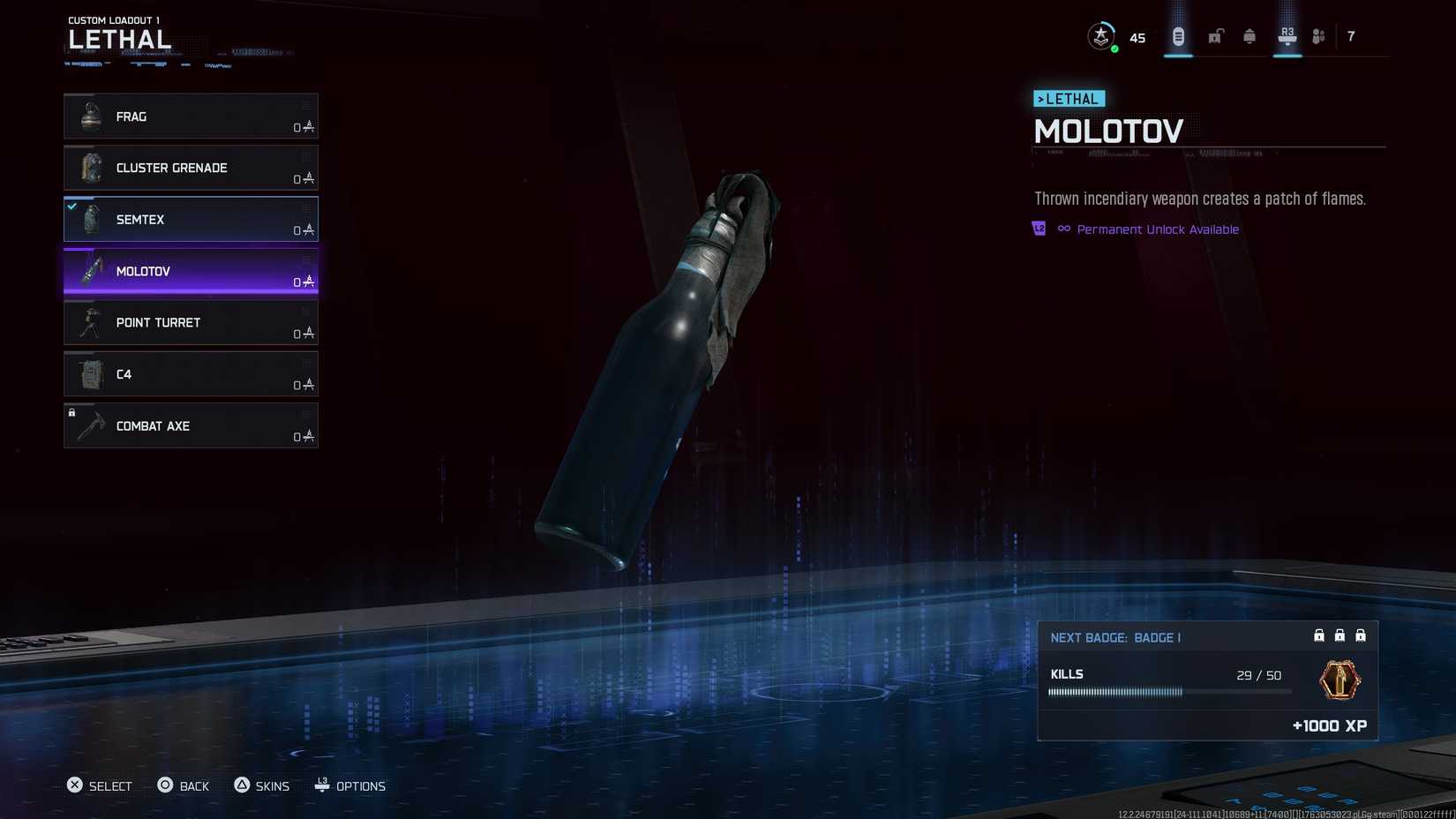
Task: Click the locked toggle on Combat Axe entry
Action: (x=71, y=412)
